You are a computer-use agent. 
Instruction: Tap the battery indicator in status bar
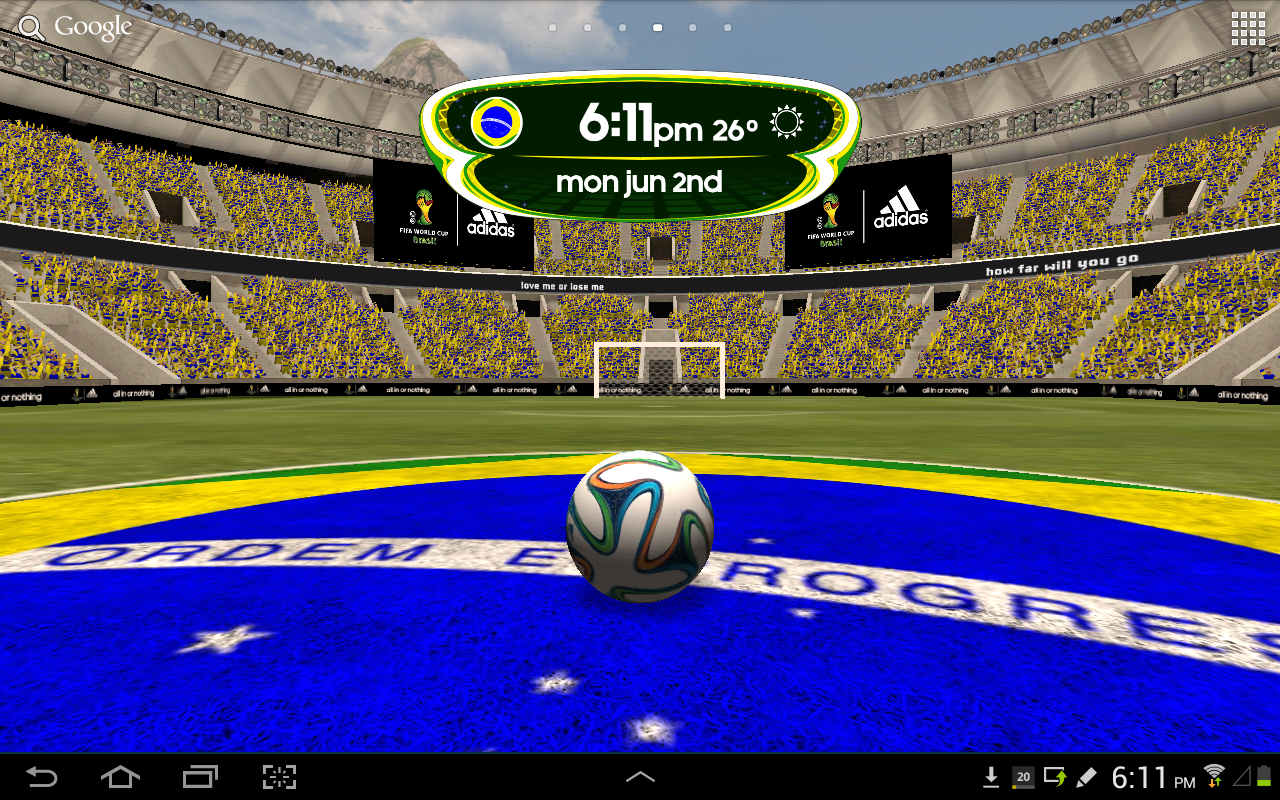tap(1263, 777)
